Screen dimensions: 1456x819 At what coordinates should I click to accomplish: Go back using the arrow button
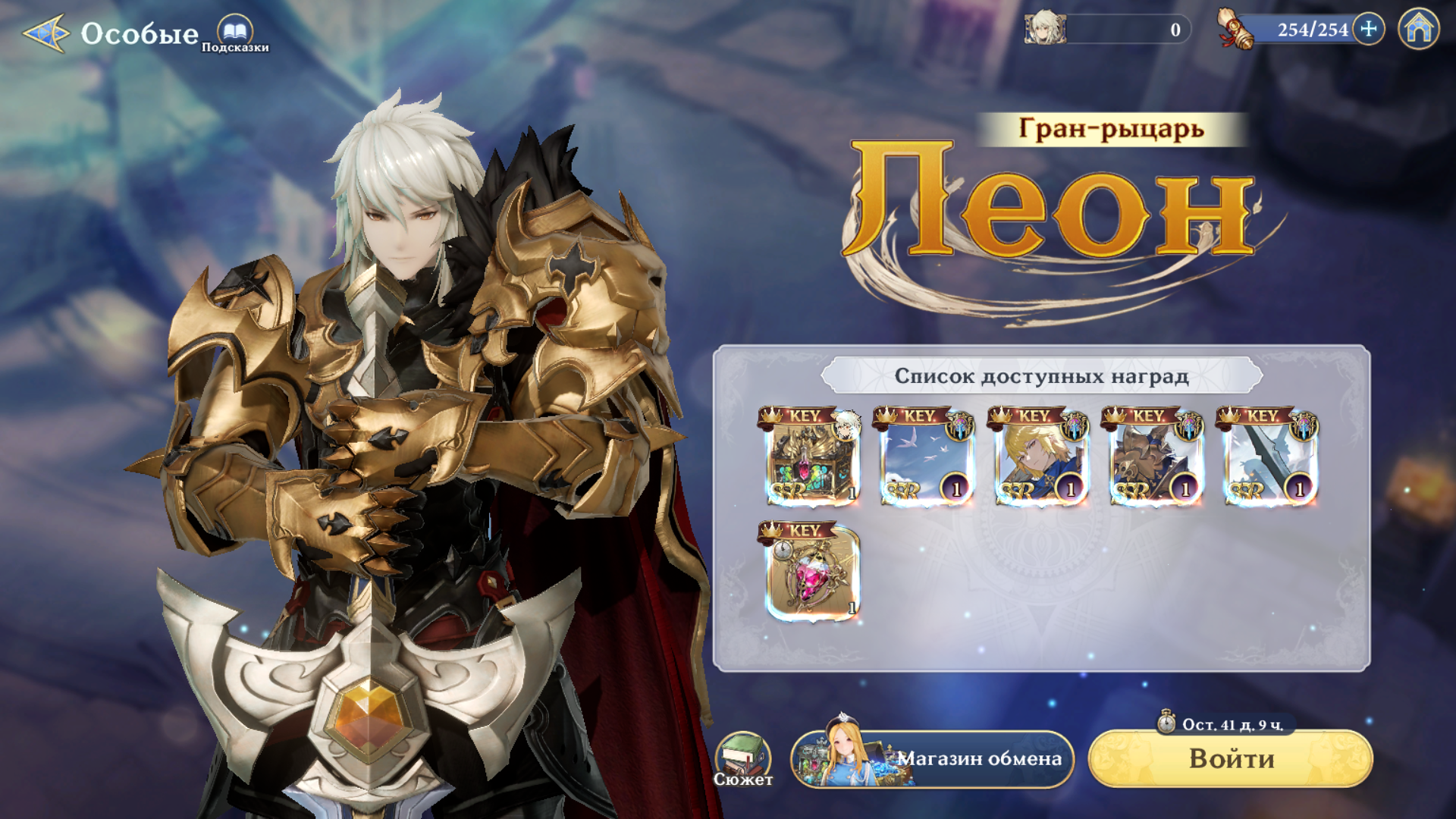(x=46, y=33)
